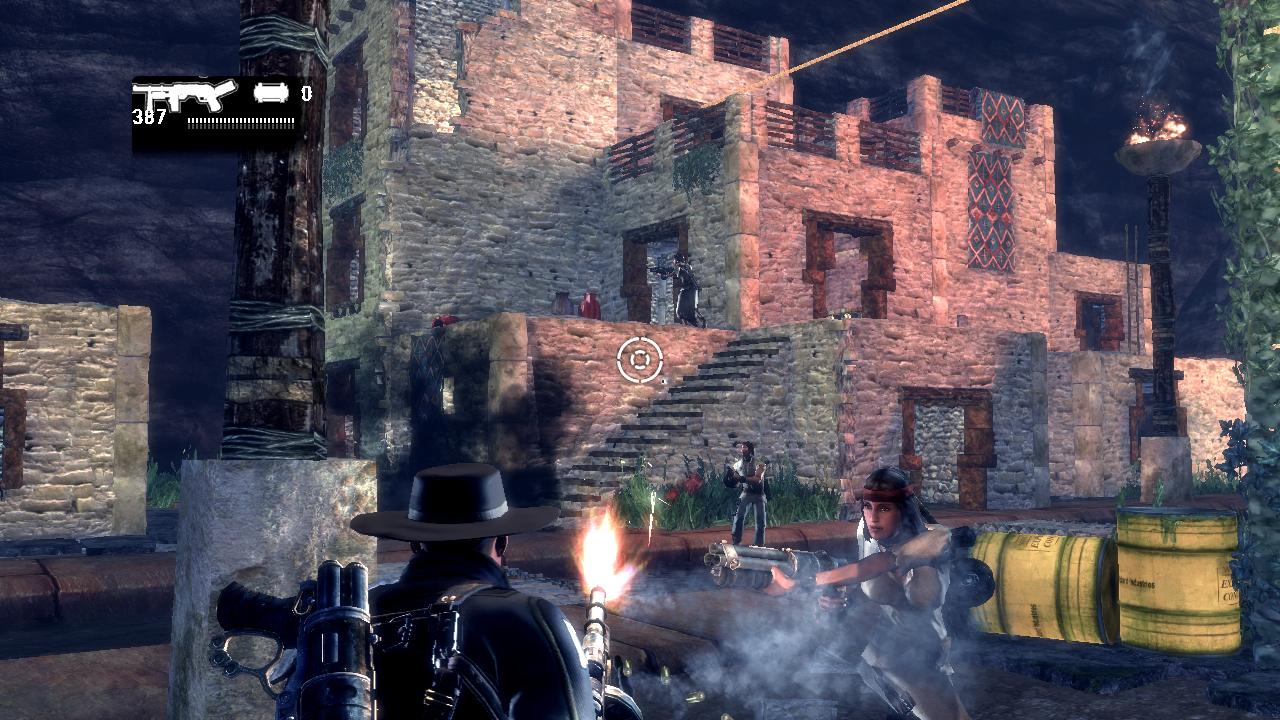Select the grenade icon in the HUD
This screenshot has width=1280, height=720.
271,93
